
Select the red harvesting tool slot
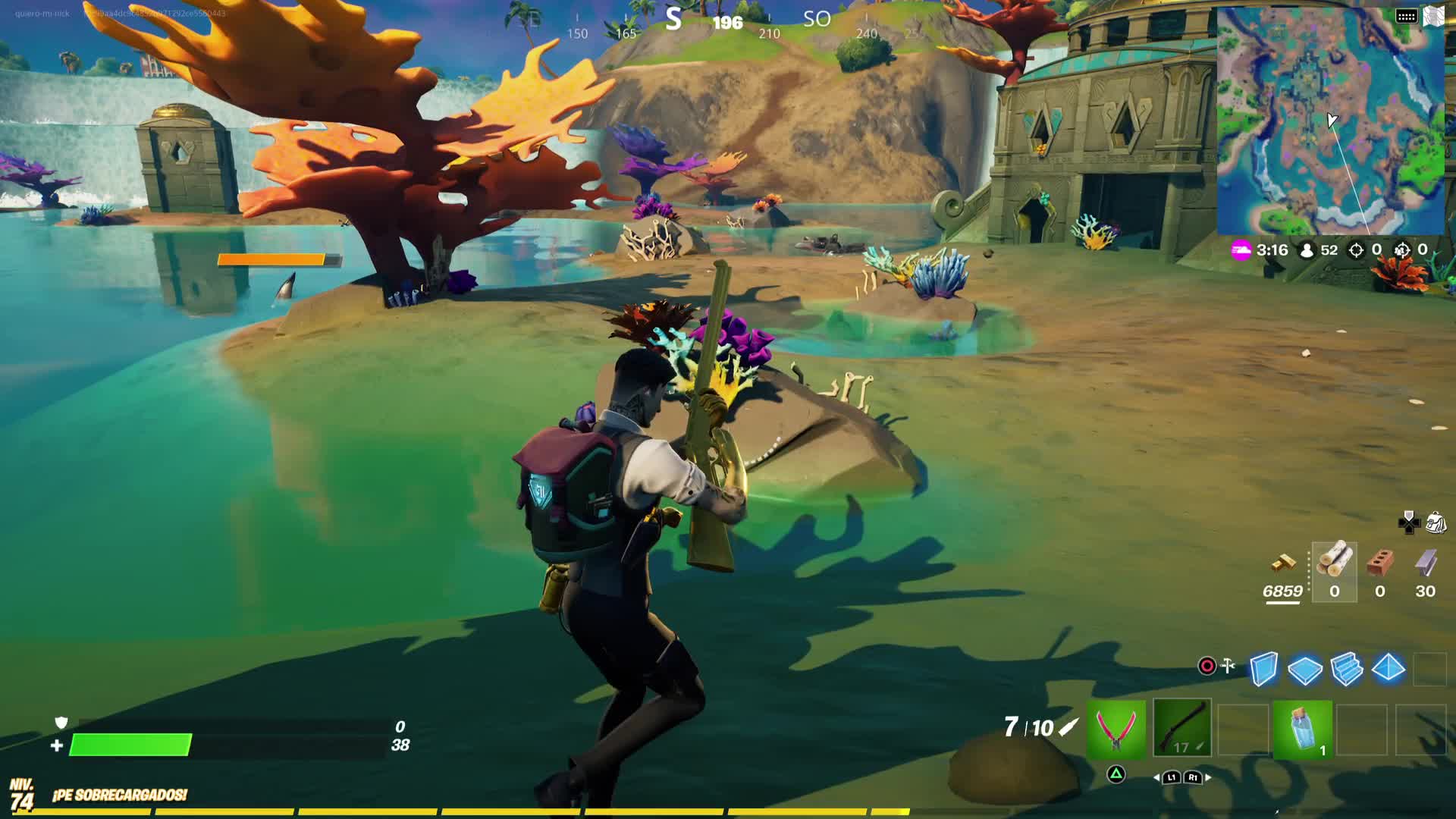1116,730
